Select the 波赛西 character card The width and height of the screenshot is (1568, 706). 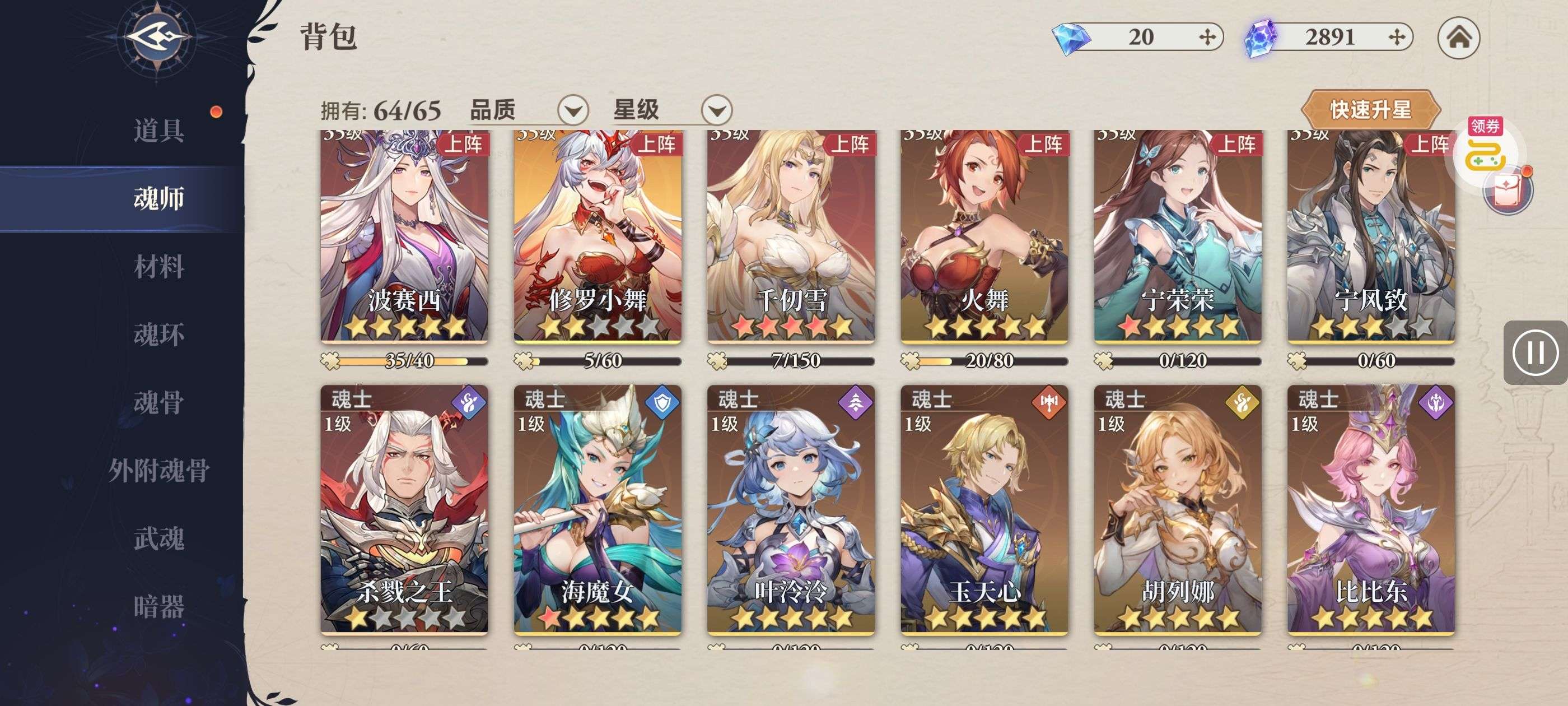(x=404, y=238)
